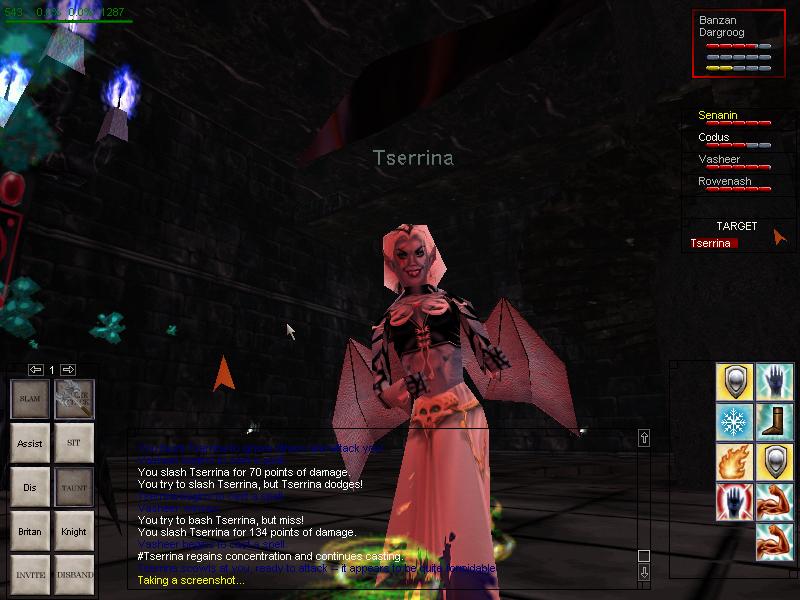Go to the previous hotbar page
The height and width of the screenshot is (600, 800).
pyautogui.click(x=35, y=369)
